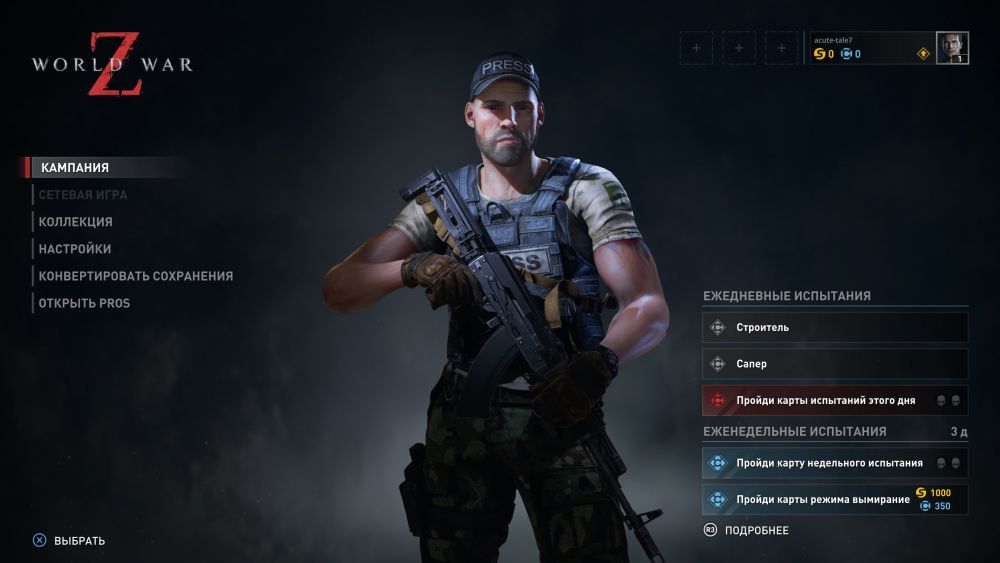Select the Открыть PROS entry
Viewport: 1000px width, 563px height.
coord(85,303)
